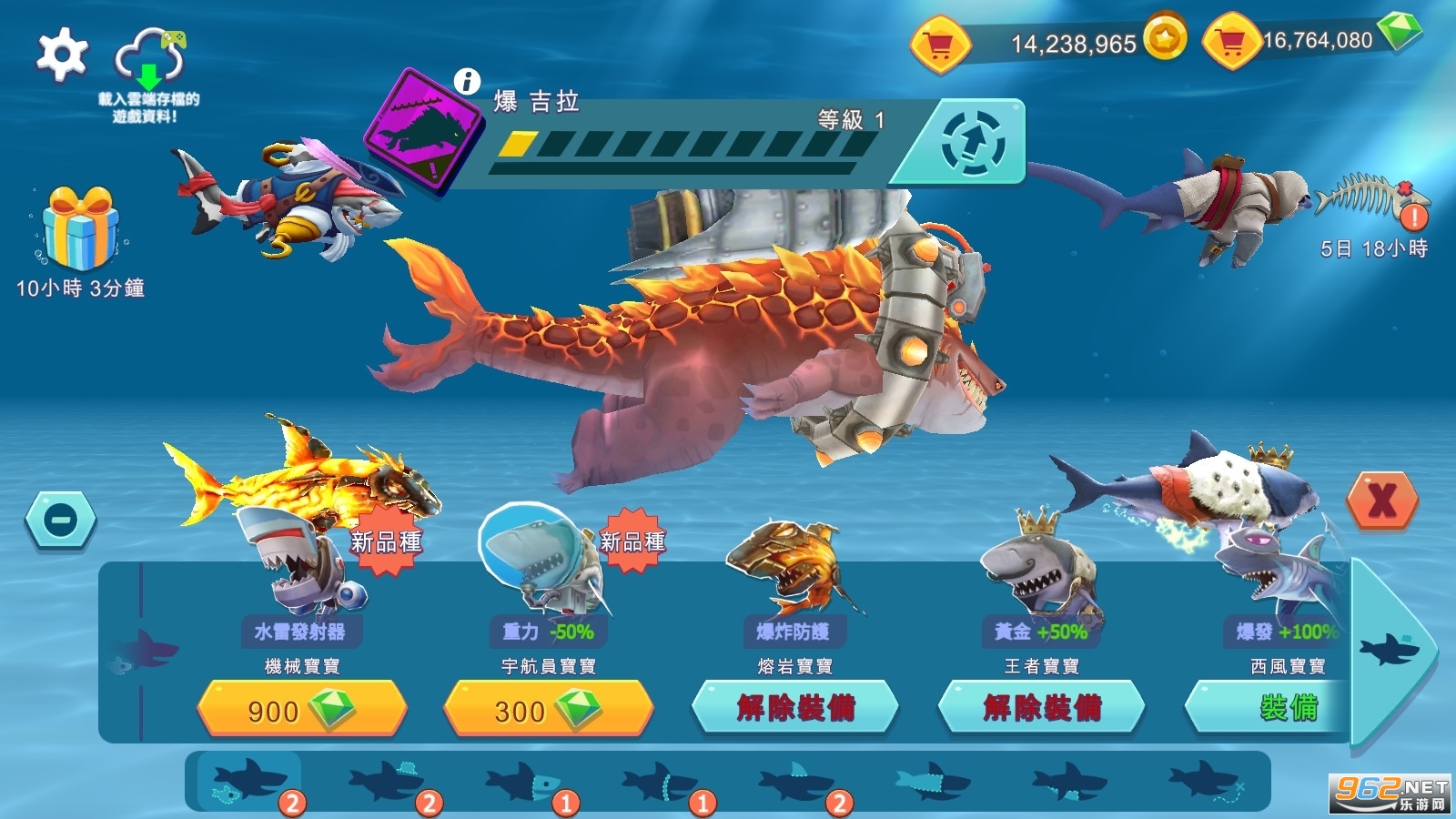Image resolution: width=1456 pixels, height=819 pixels.
Task: Go to next shark list page
Action: (x=1390, y=651)
